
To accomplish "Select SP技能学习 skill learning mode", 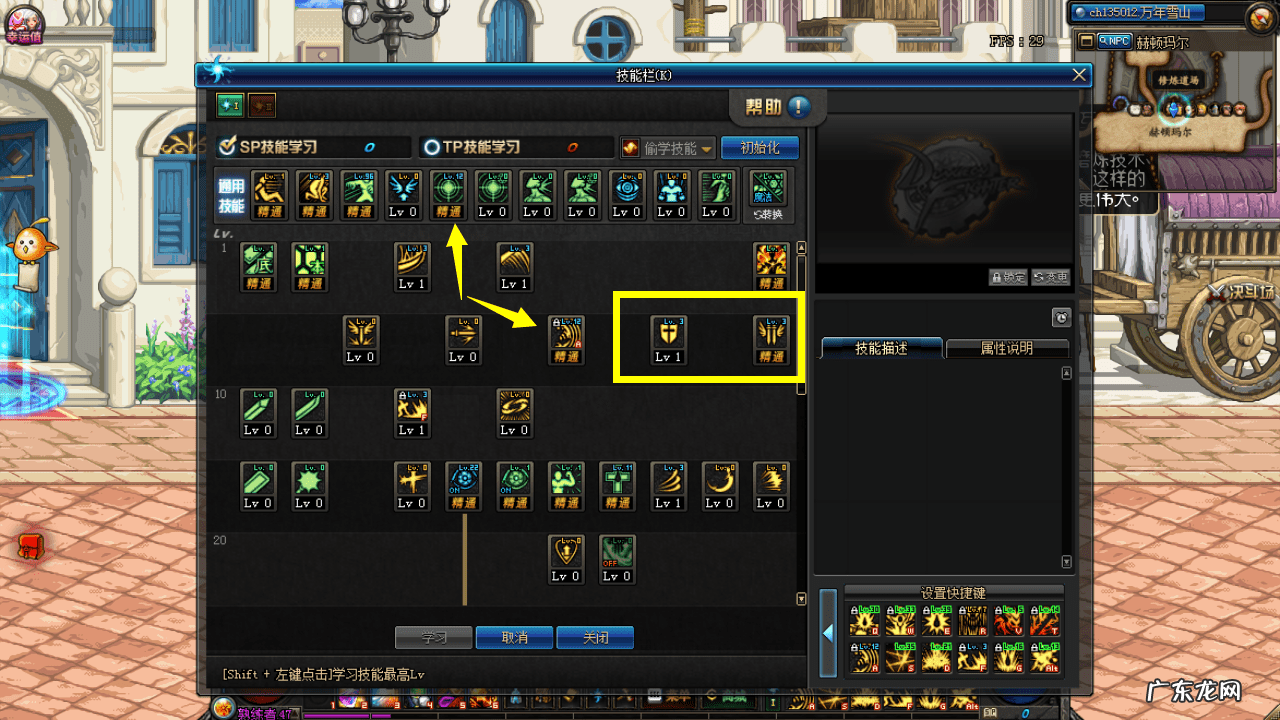I will [267, 147].
